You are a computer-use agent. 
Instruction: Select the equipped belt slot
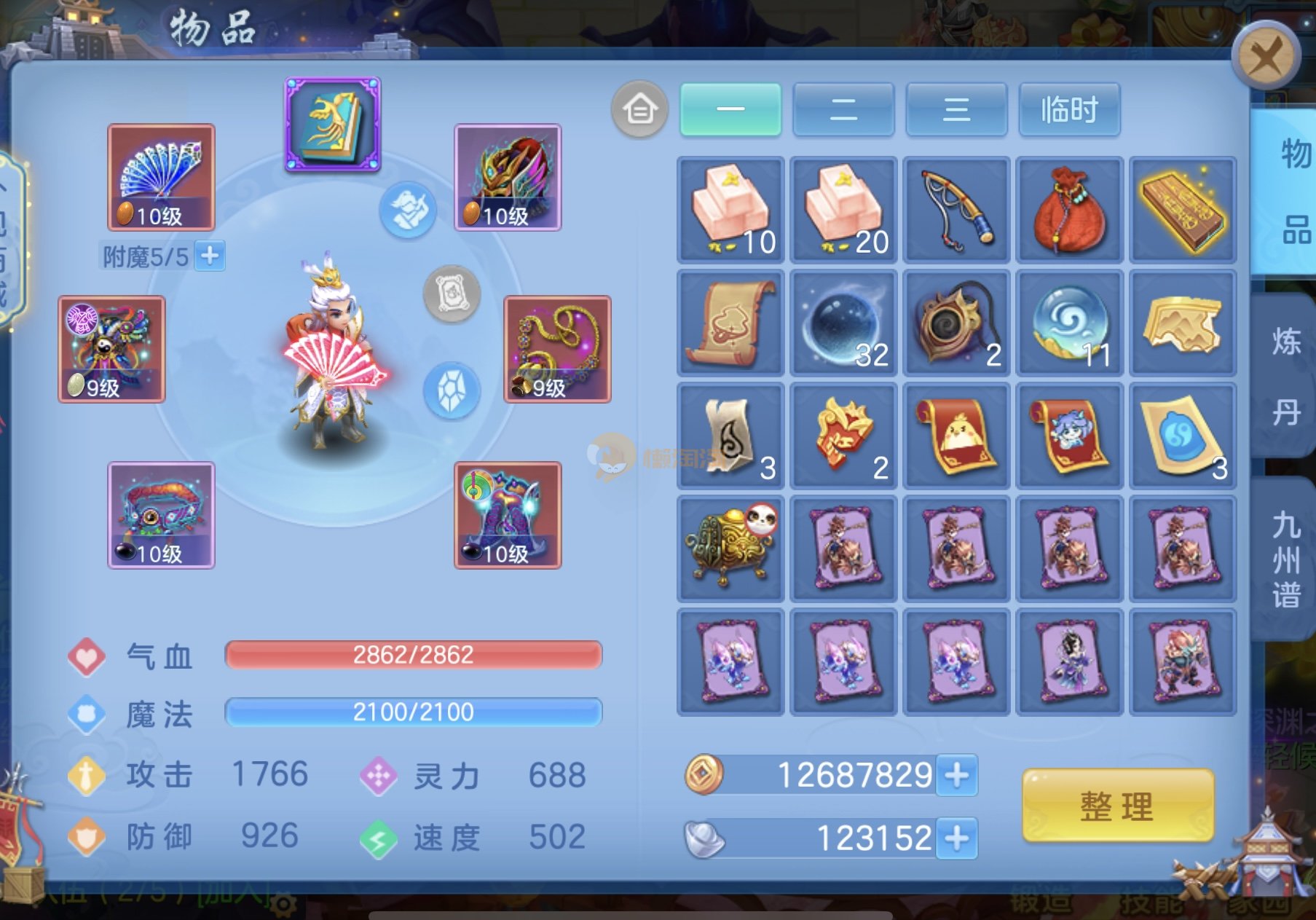tap(161, 515)
